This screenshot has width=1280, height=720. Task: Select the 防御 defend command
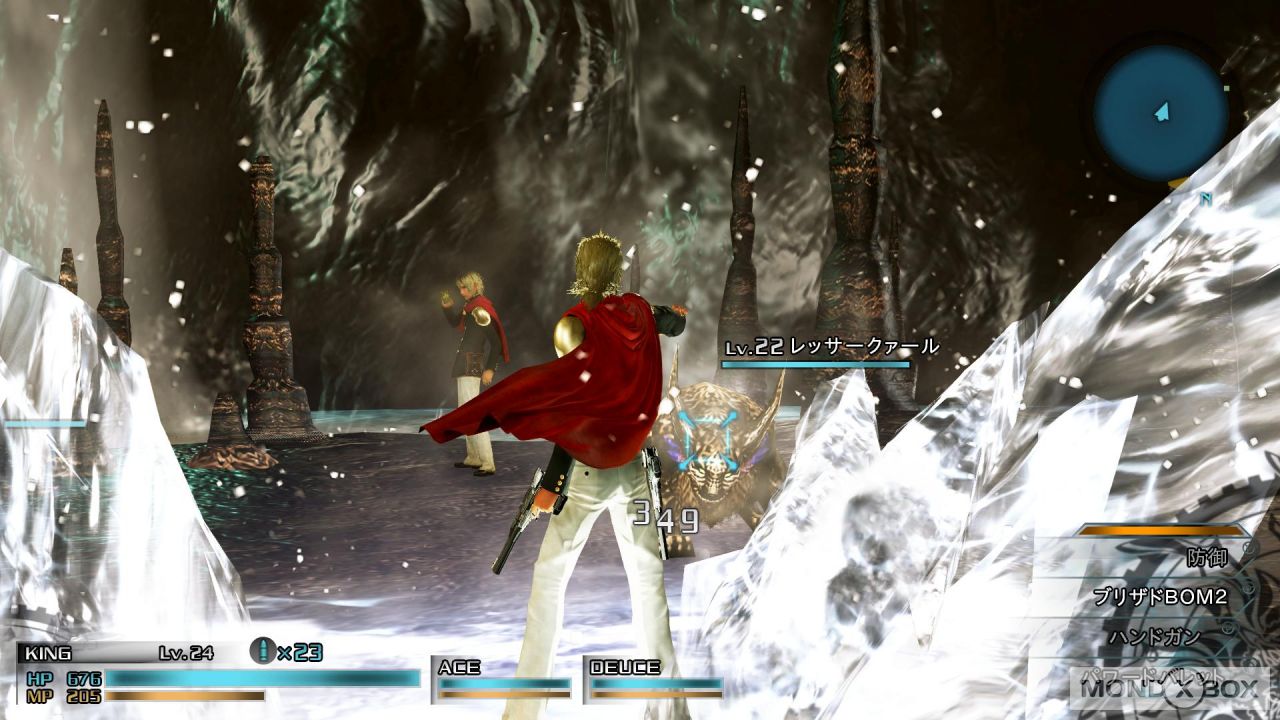click(1206, 557)
